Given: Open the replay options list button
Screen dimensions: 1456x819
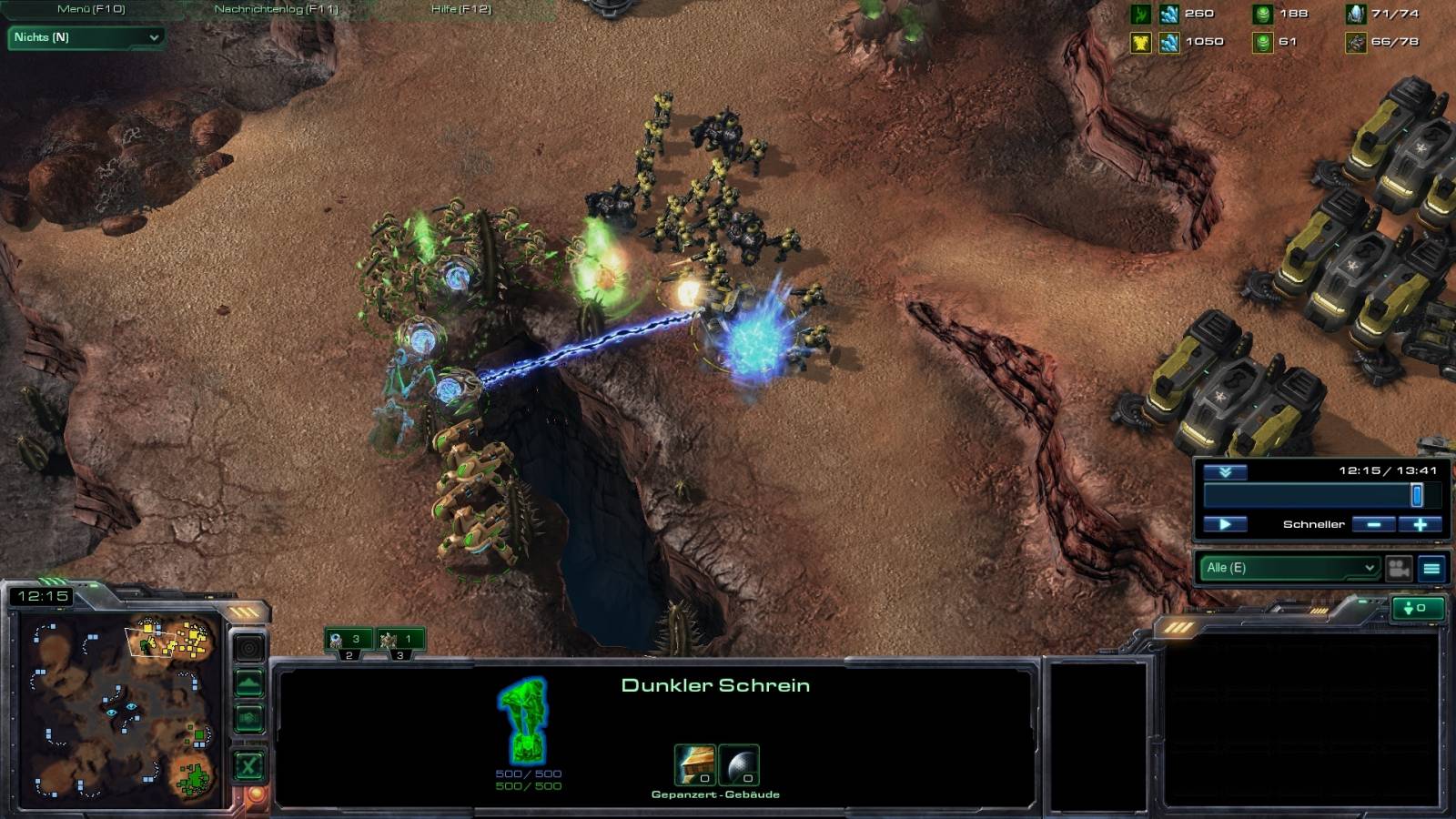Looking at the screenshot, I should pos(1431,569).
